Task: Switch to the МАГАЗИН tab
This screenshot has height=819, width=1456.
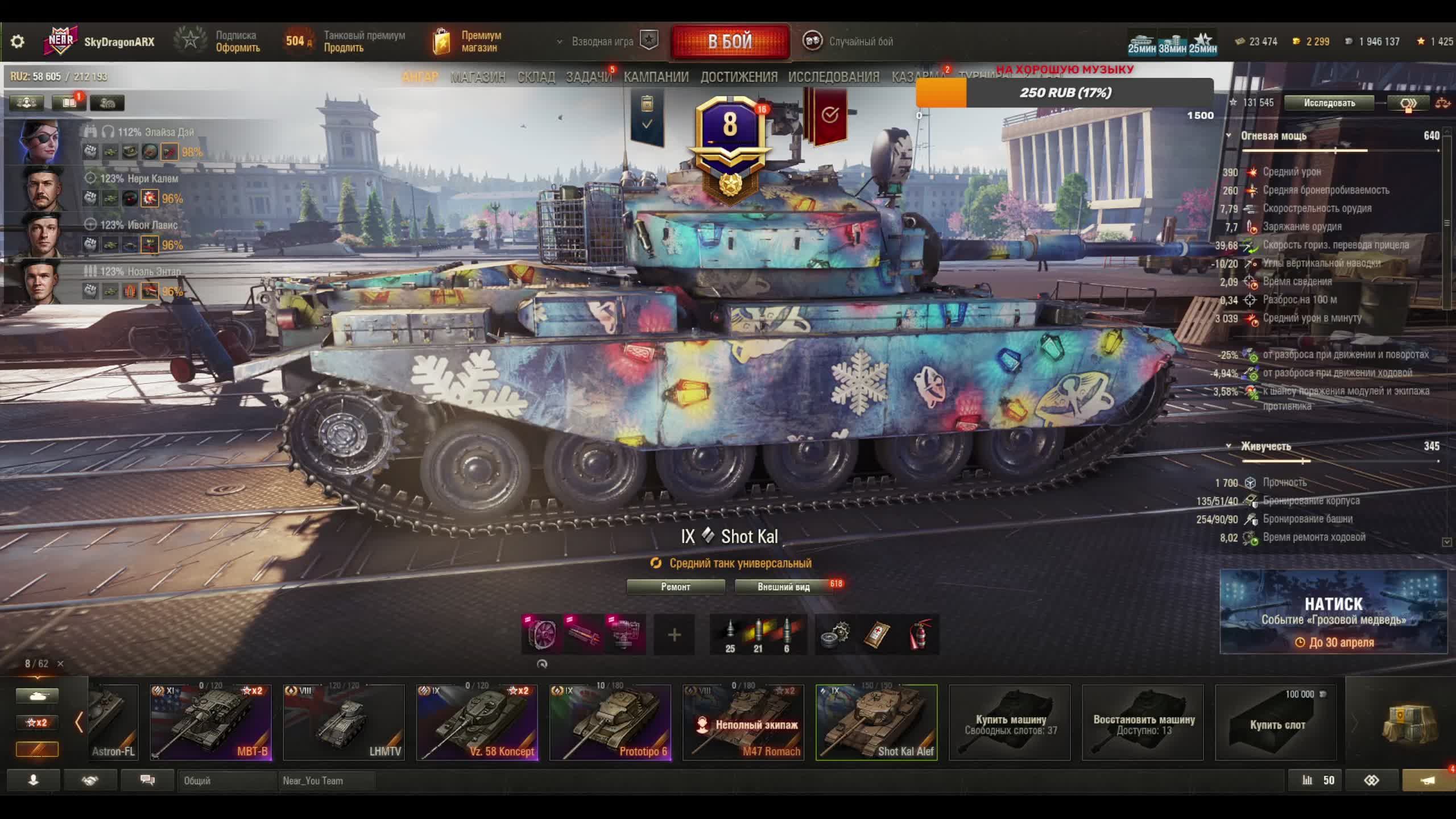Action: [478, 77]
